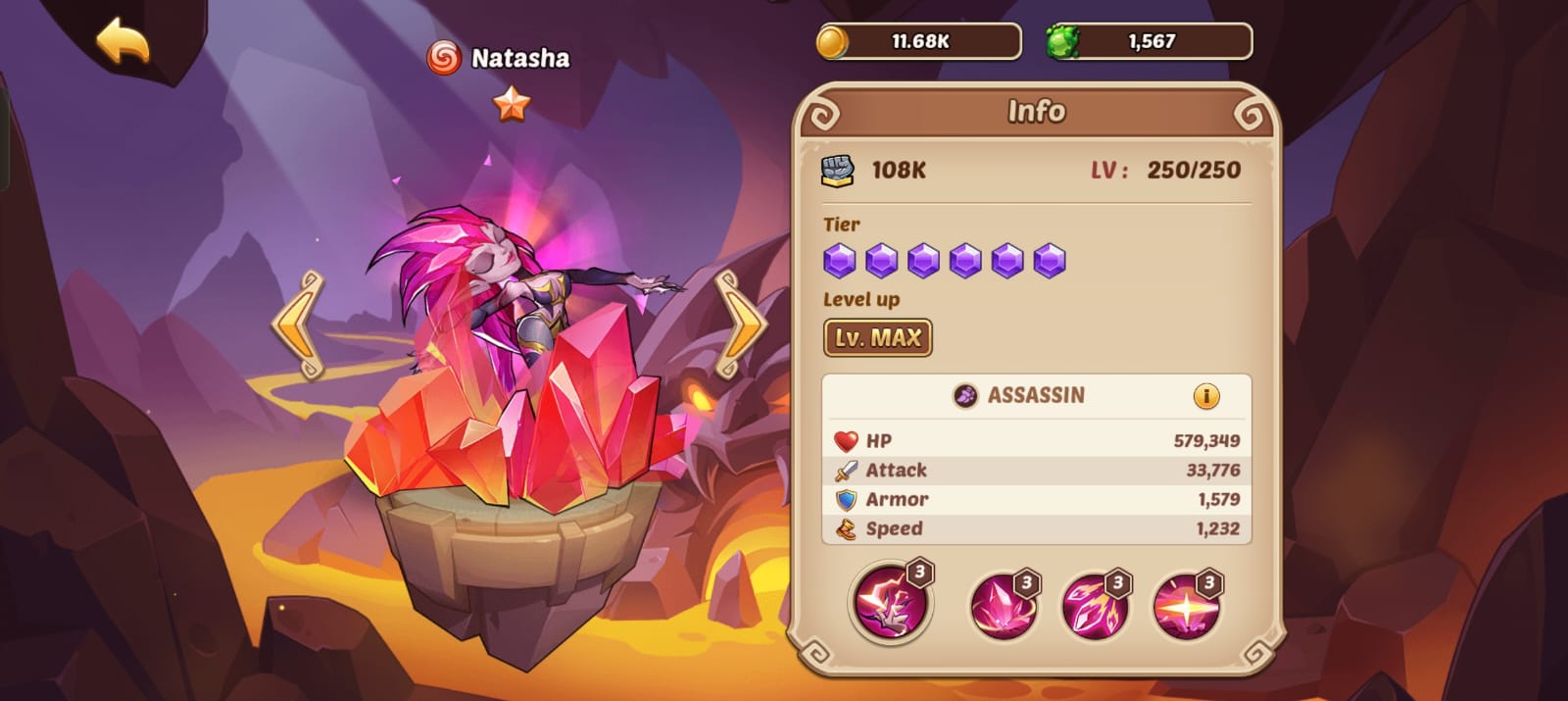Go back with the yellow return arrow
Image resolution: width=1568 pixels, height=701 pixels.
(123, 42)
